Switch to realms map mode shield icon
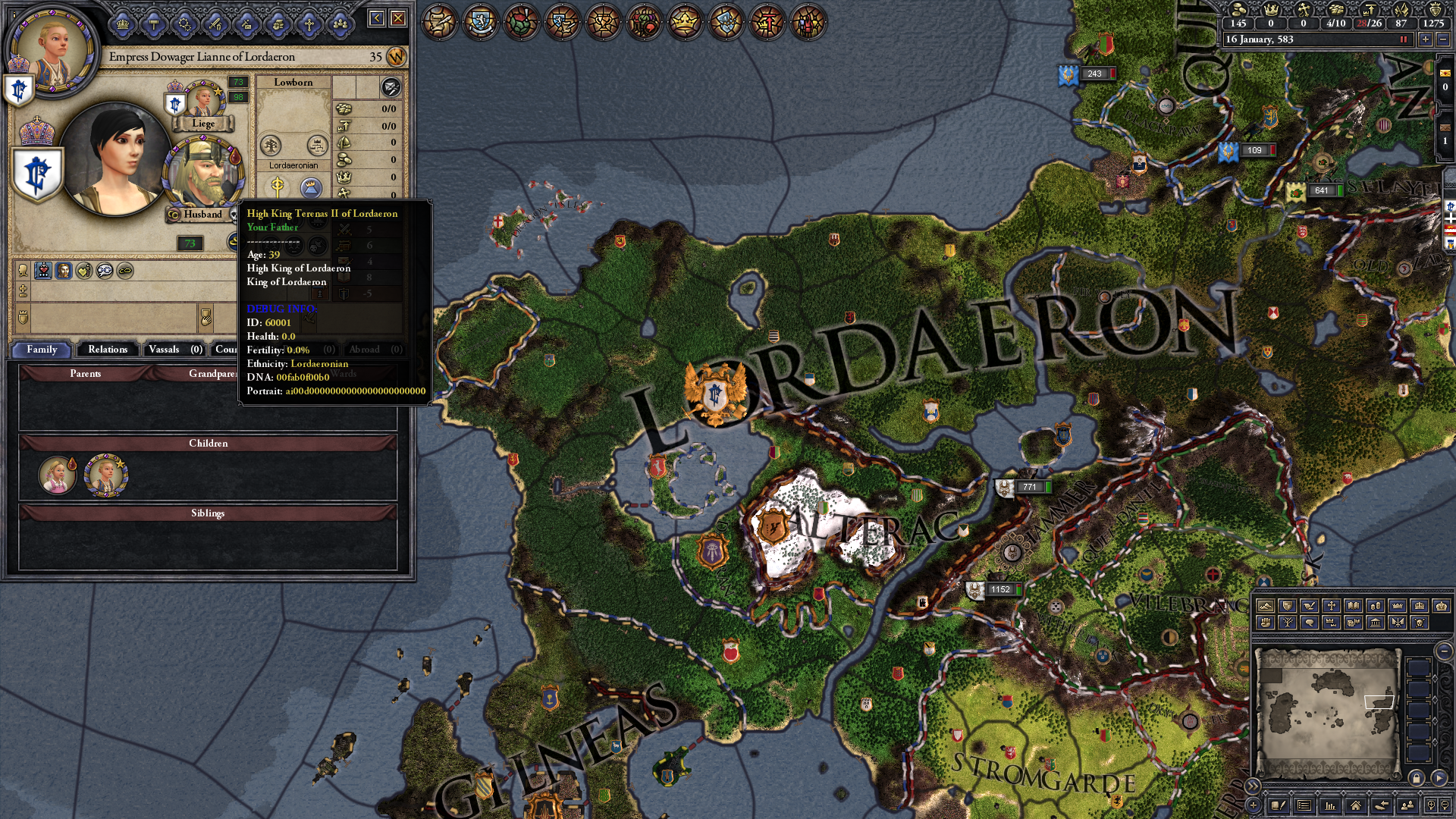This screenshot has width=1456, height=819. (x=1287, y=606)
